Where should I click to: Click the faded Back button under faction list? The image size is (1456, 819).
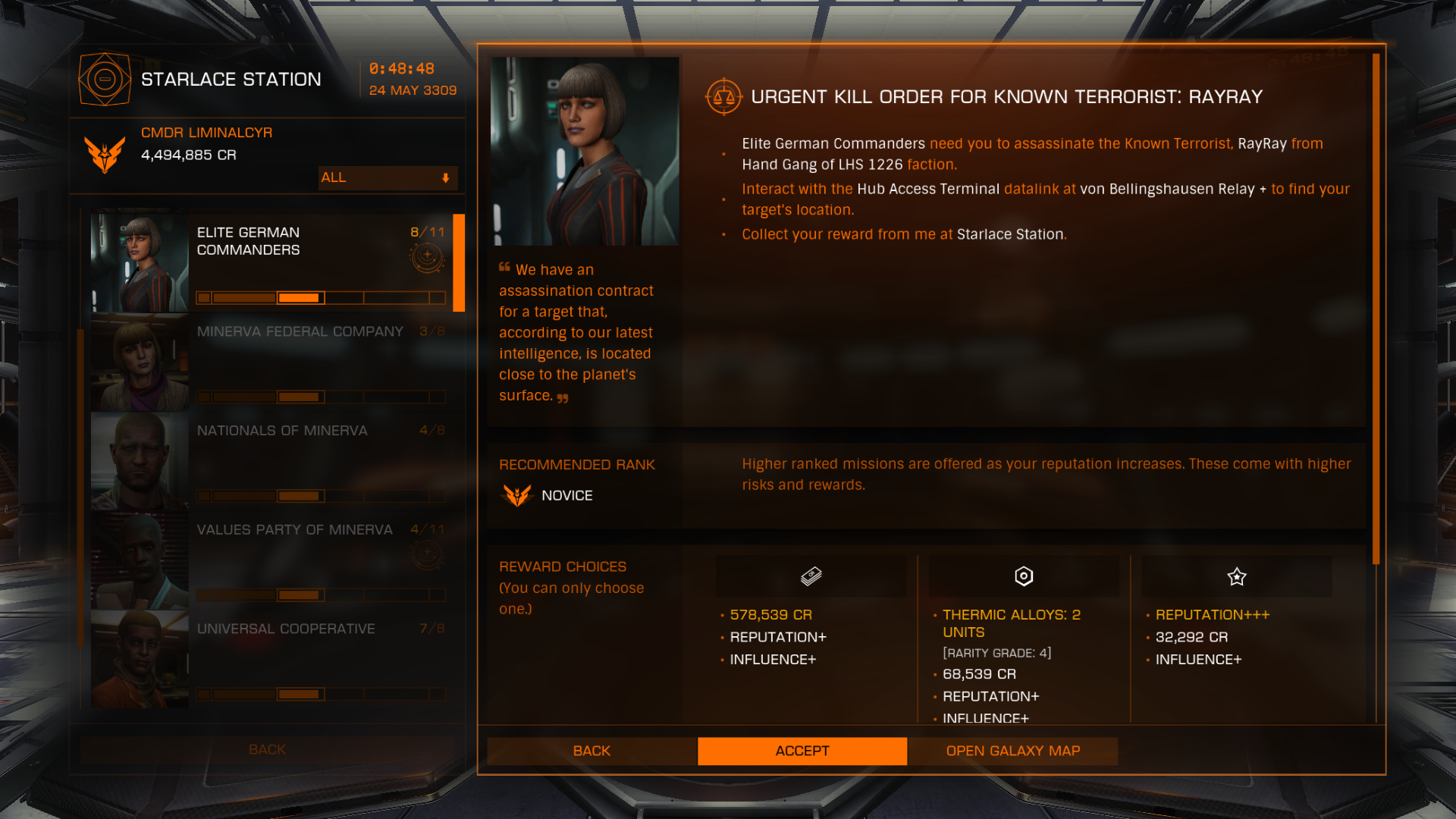[x=267, y=749]
